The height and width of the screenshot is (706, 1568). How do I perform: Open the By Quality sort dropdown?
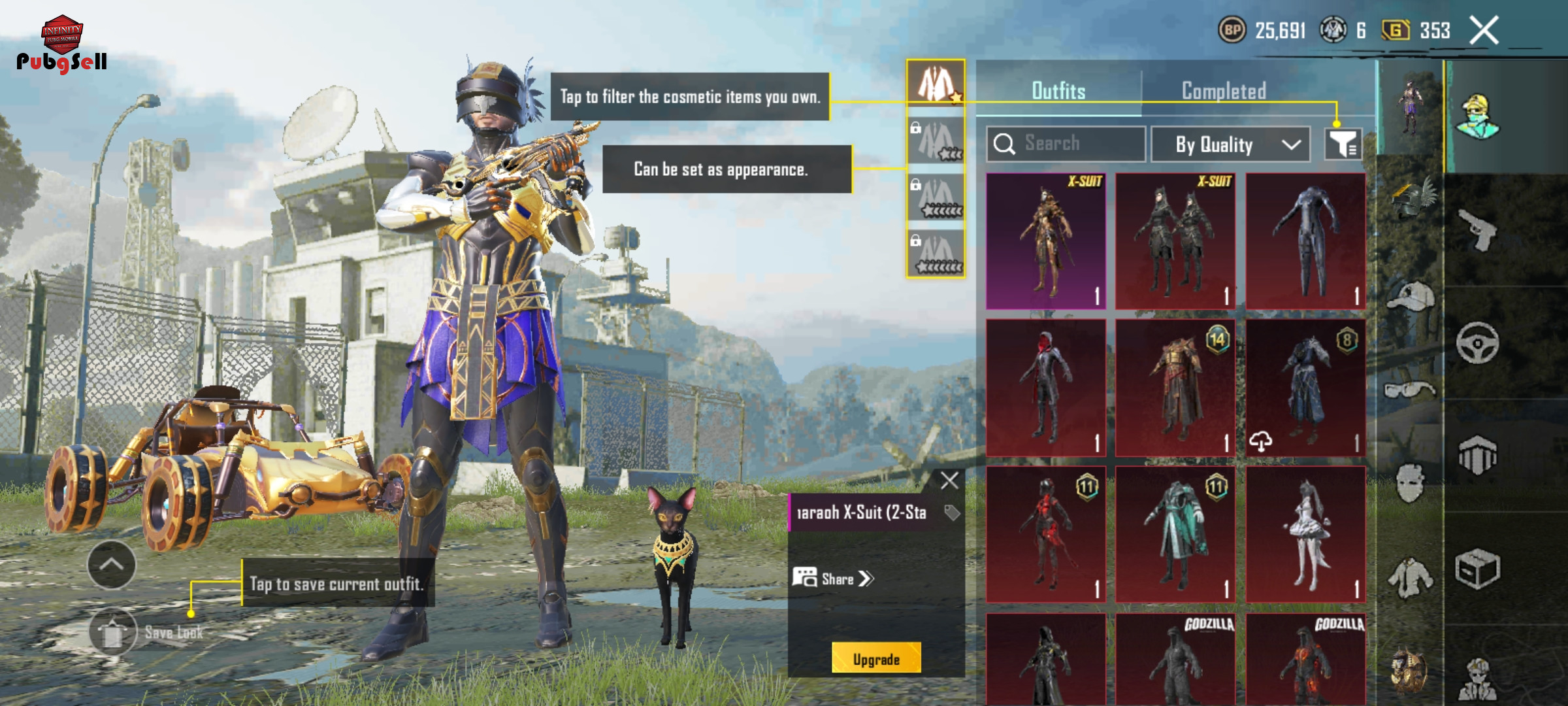(1230, 144)
